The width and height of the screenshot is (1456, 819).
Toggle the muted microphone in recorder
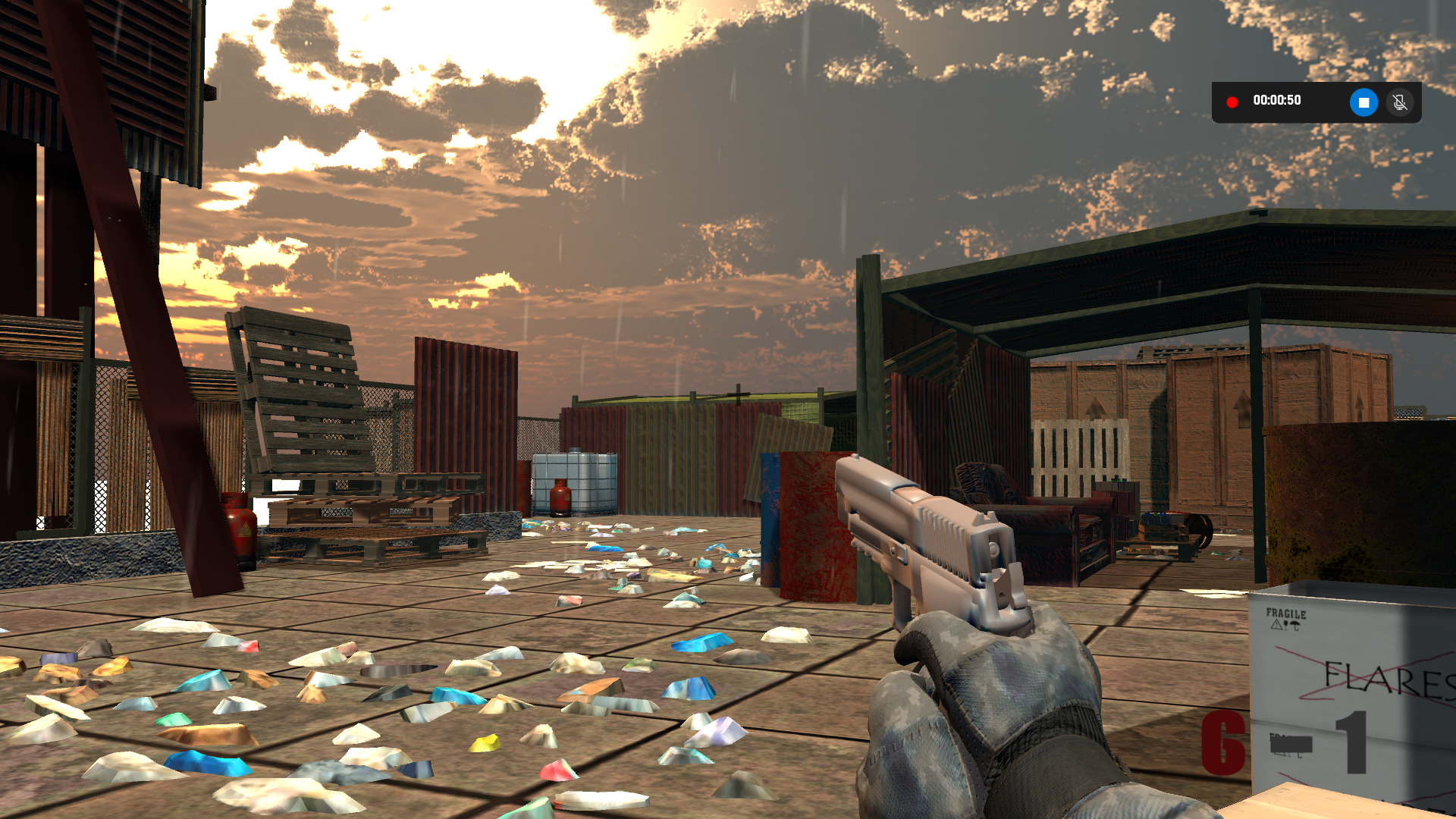tap(1400, 102)
